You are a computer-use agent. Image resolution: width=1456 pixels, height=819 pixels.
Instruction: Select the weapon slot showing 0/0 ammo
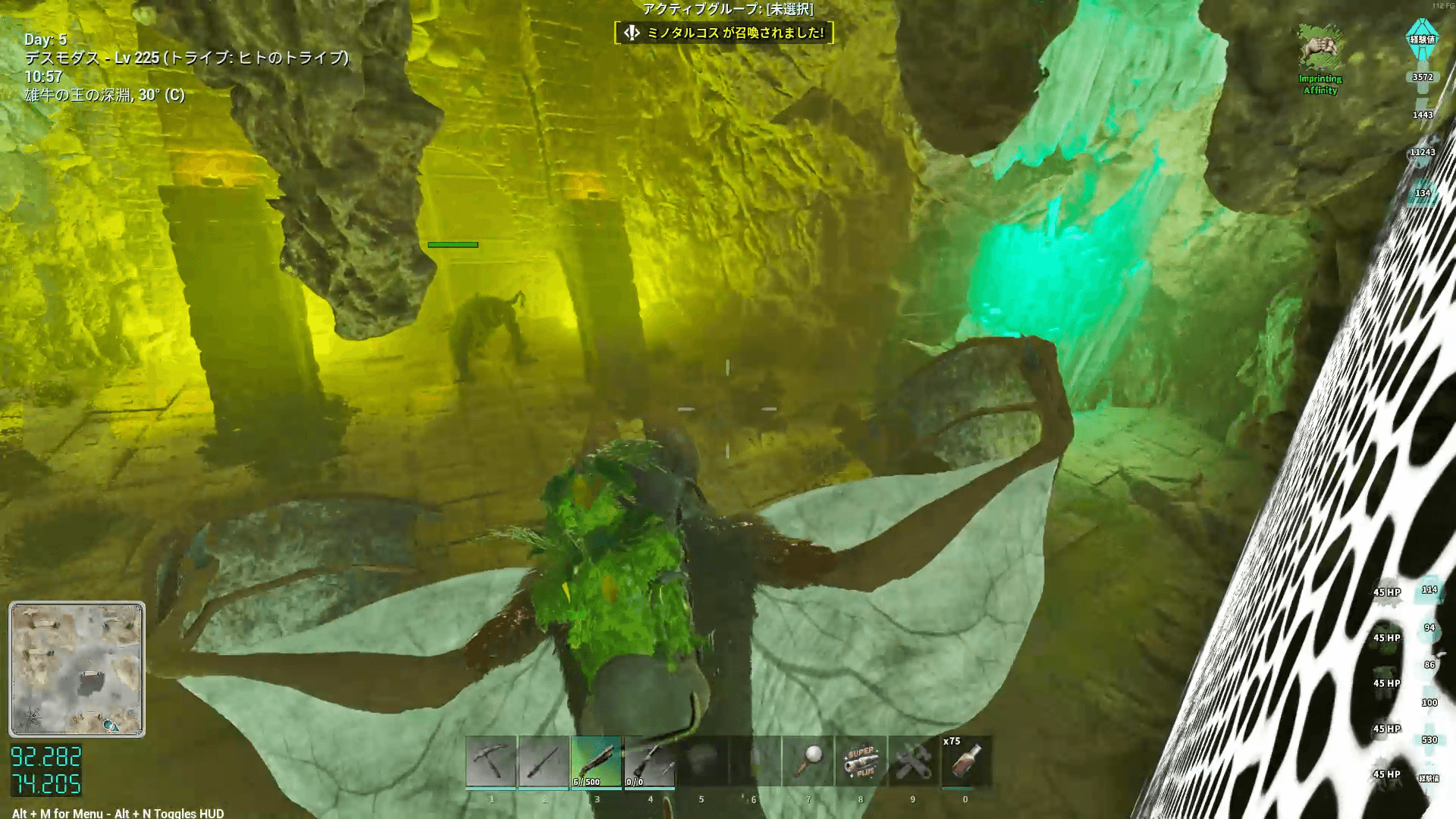pyautogui.click(x=650, y=761)
